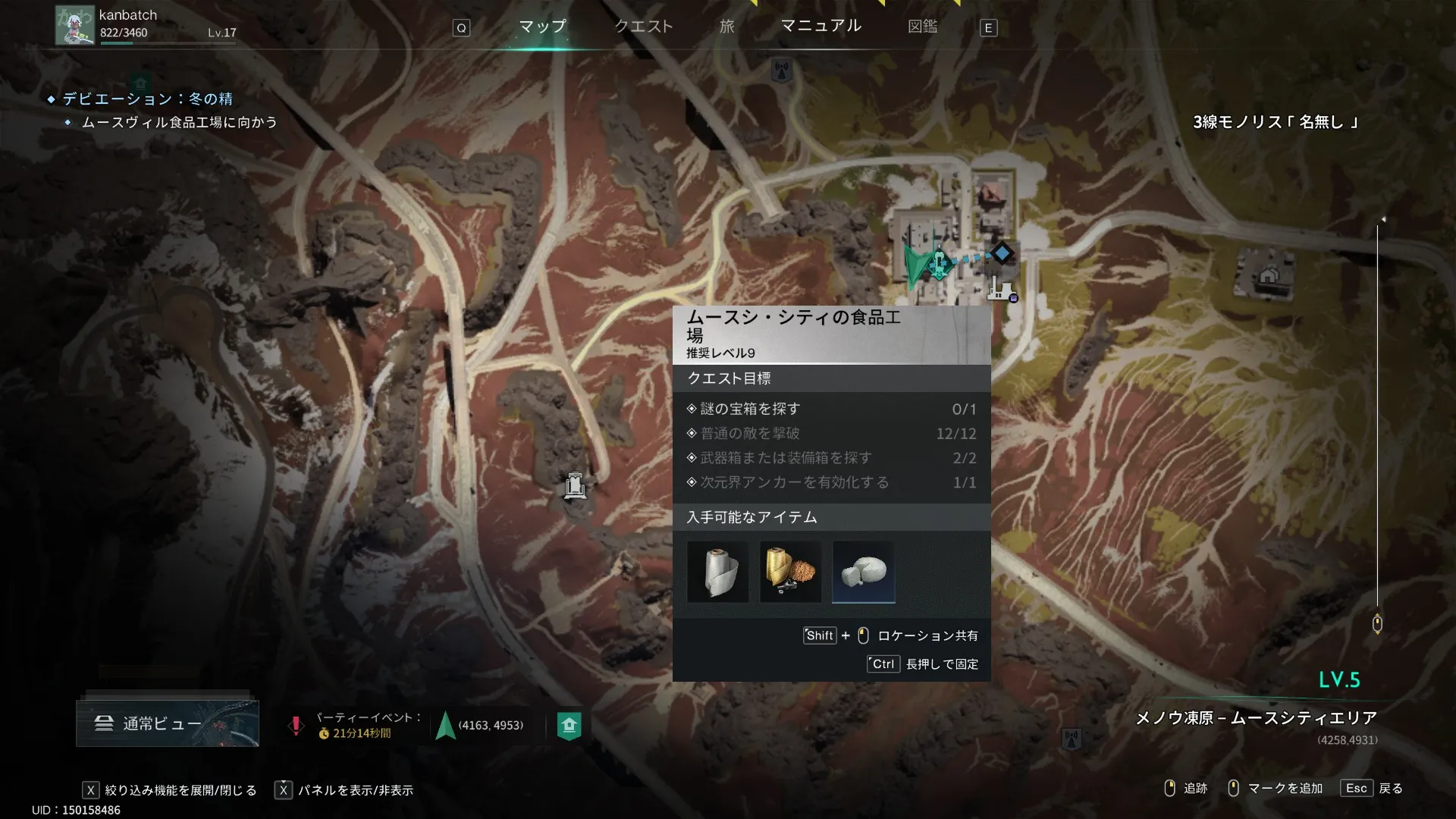Select the gold fabric and ore item
Image resolution: width=1456 pixels, height=819 pixels.
(790, 572)
